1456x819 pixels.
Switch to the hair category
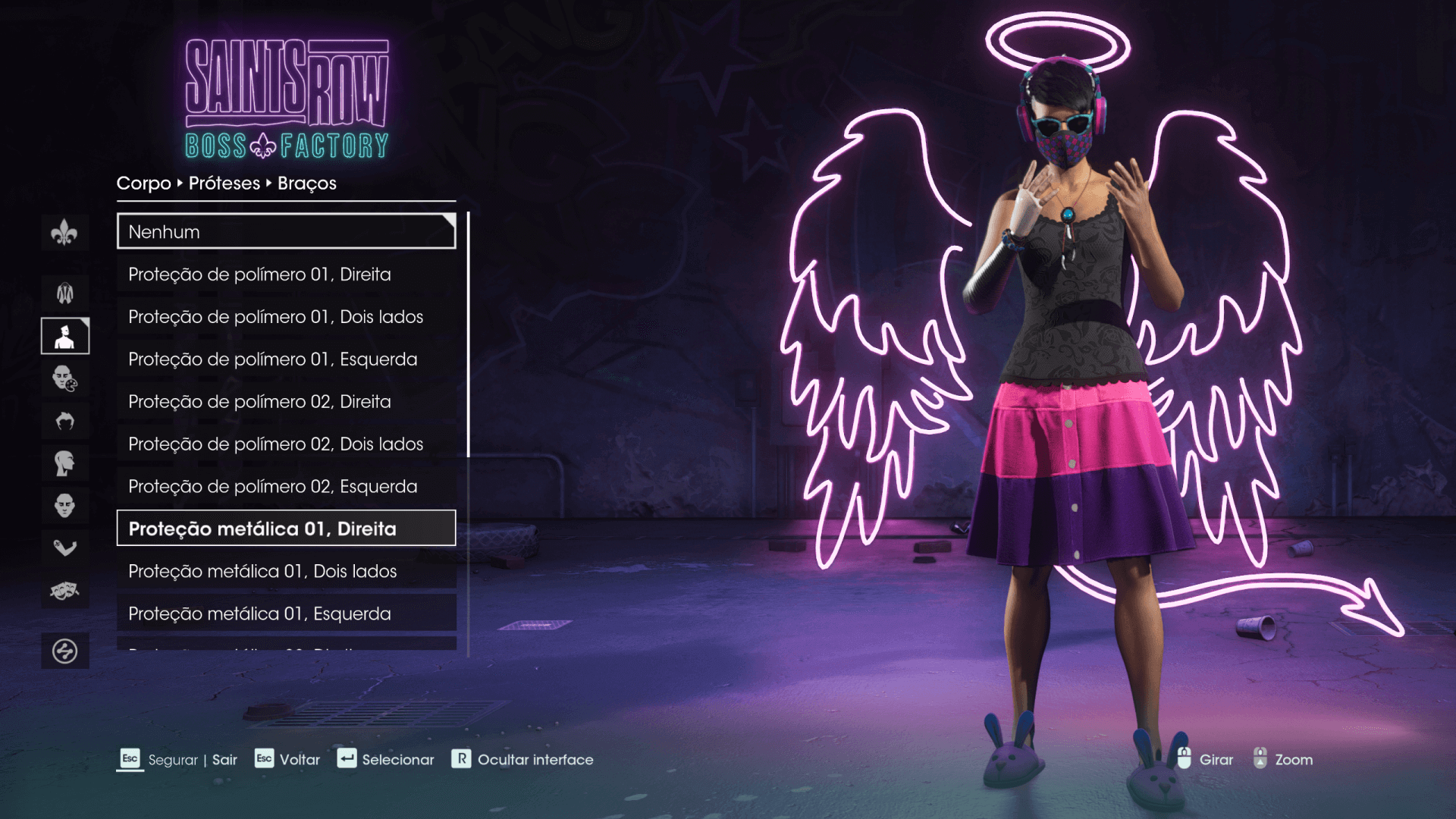point(64,420)
